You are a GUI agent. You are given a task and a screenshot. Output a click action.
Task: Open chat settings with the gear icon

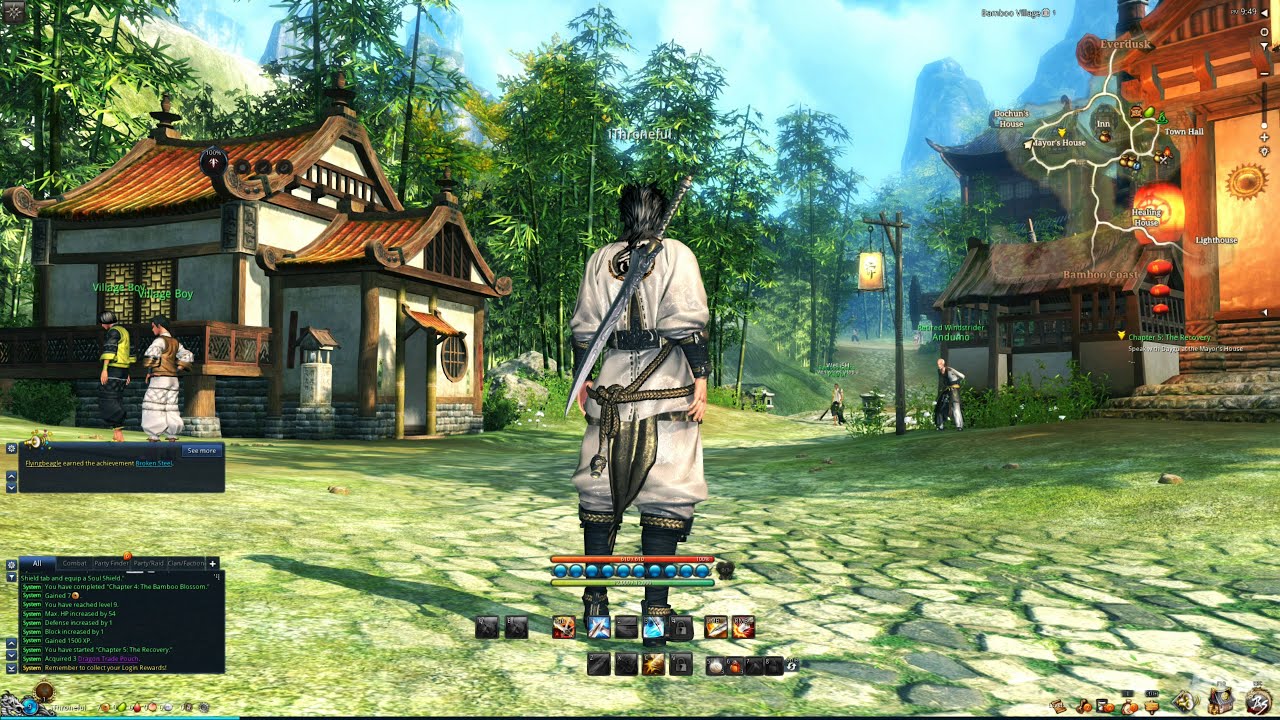coord(11,564)
